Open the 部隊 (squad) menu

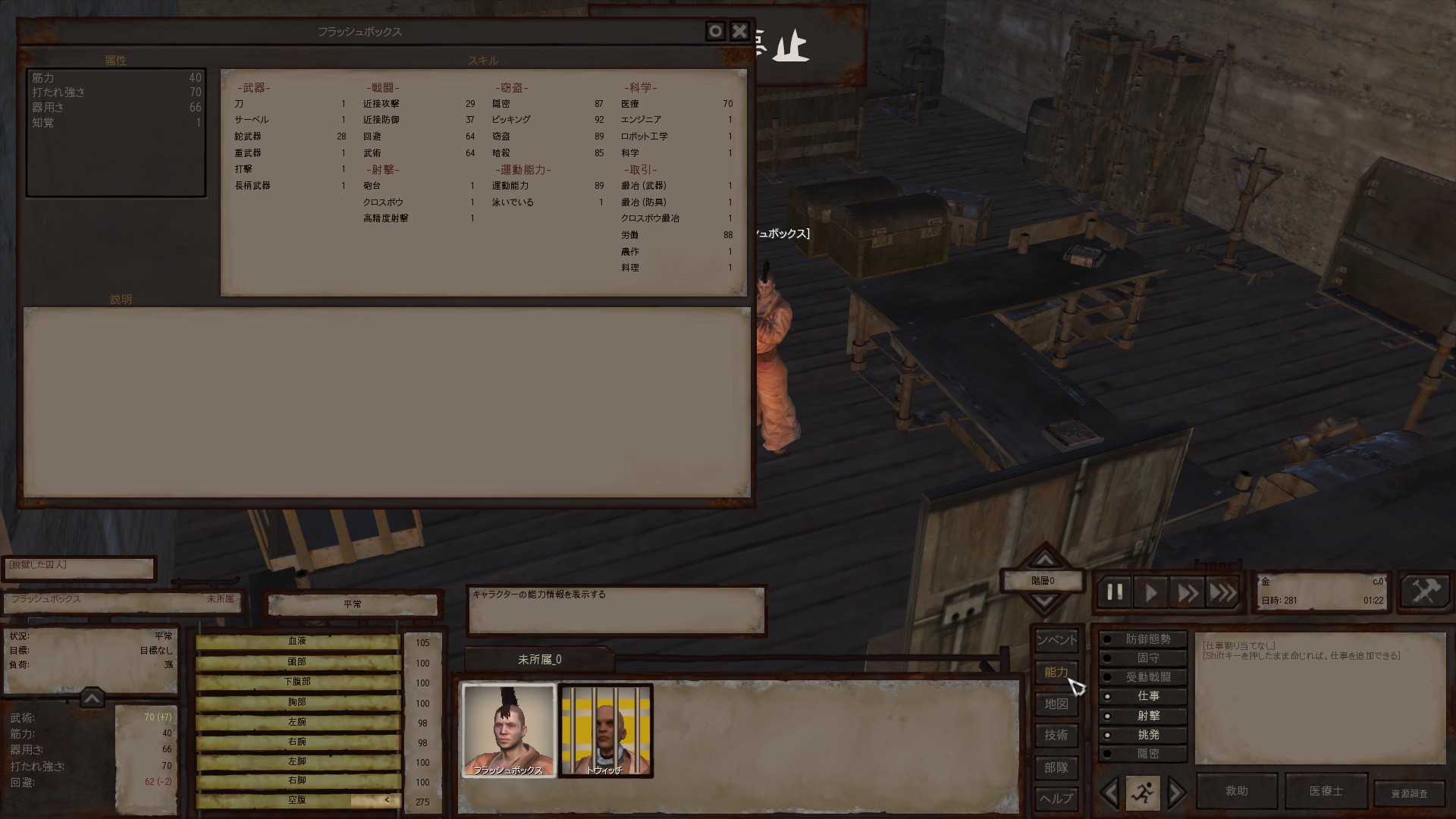(1056, 767)
